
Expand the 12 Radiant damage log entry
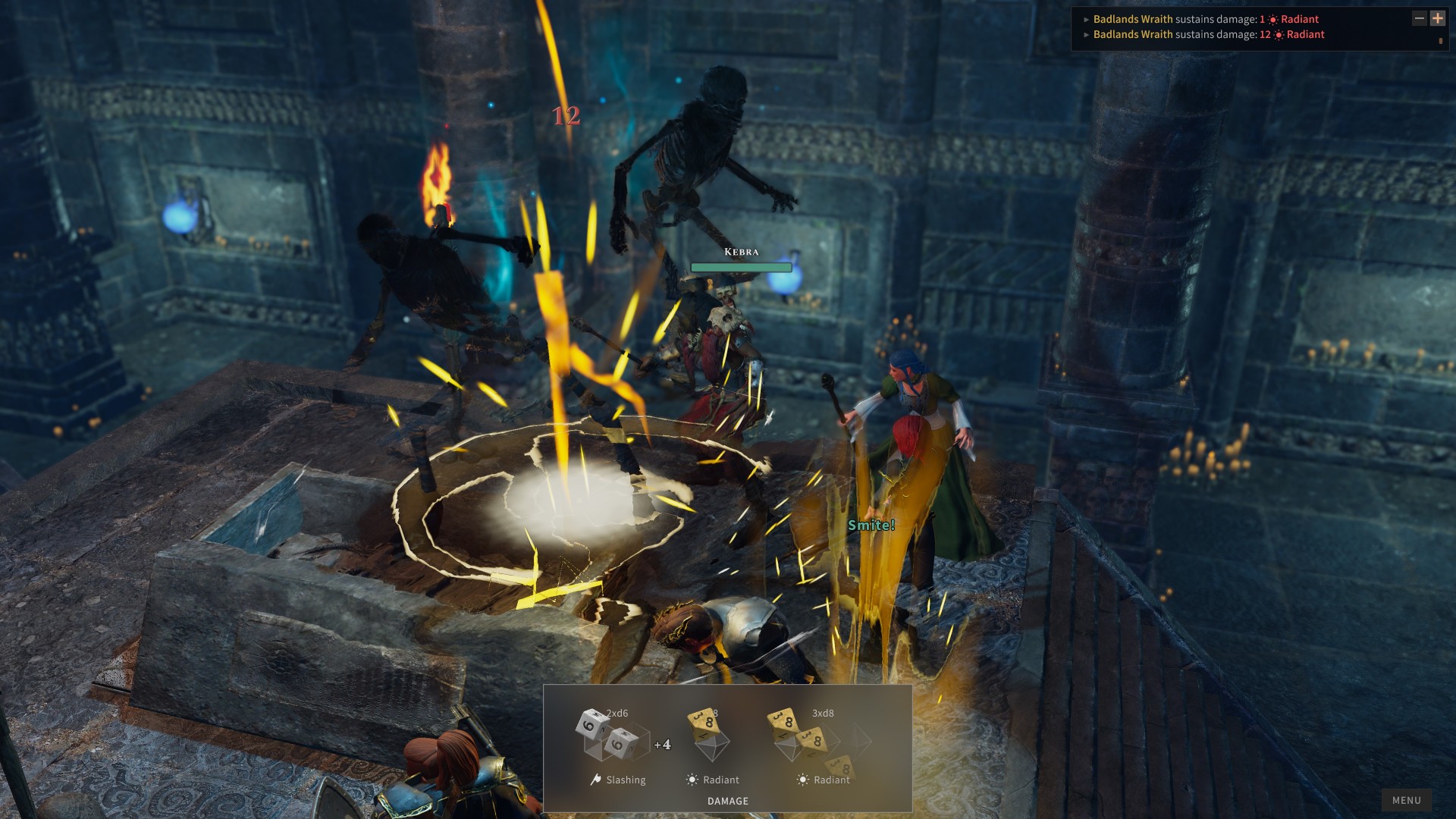pos(1087,35)
